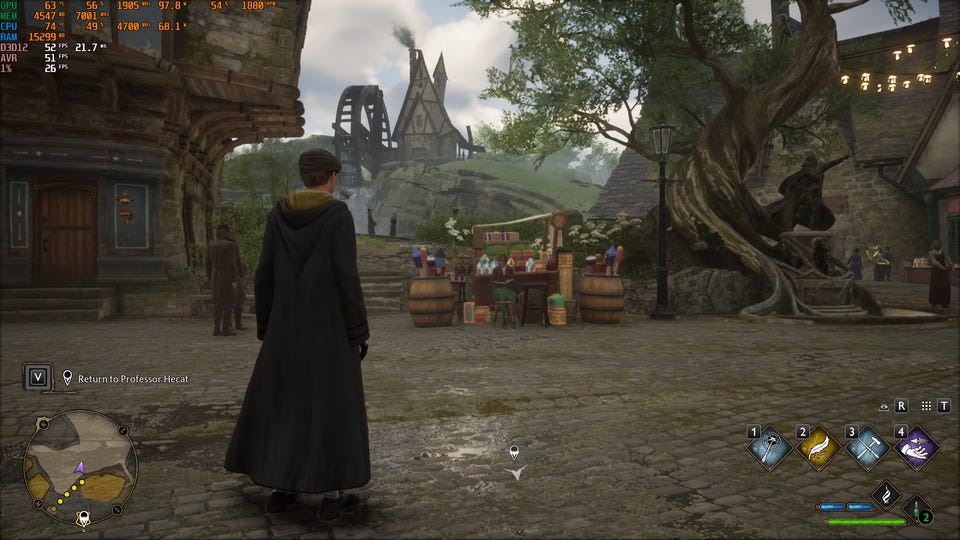Select the spell in slot 1
Viewport: 960px width, 540px height.
pyautogui.click(x=769, y=448)
